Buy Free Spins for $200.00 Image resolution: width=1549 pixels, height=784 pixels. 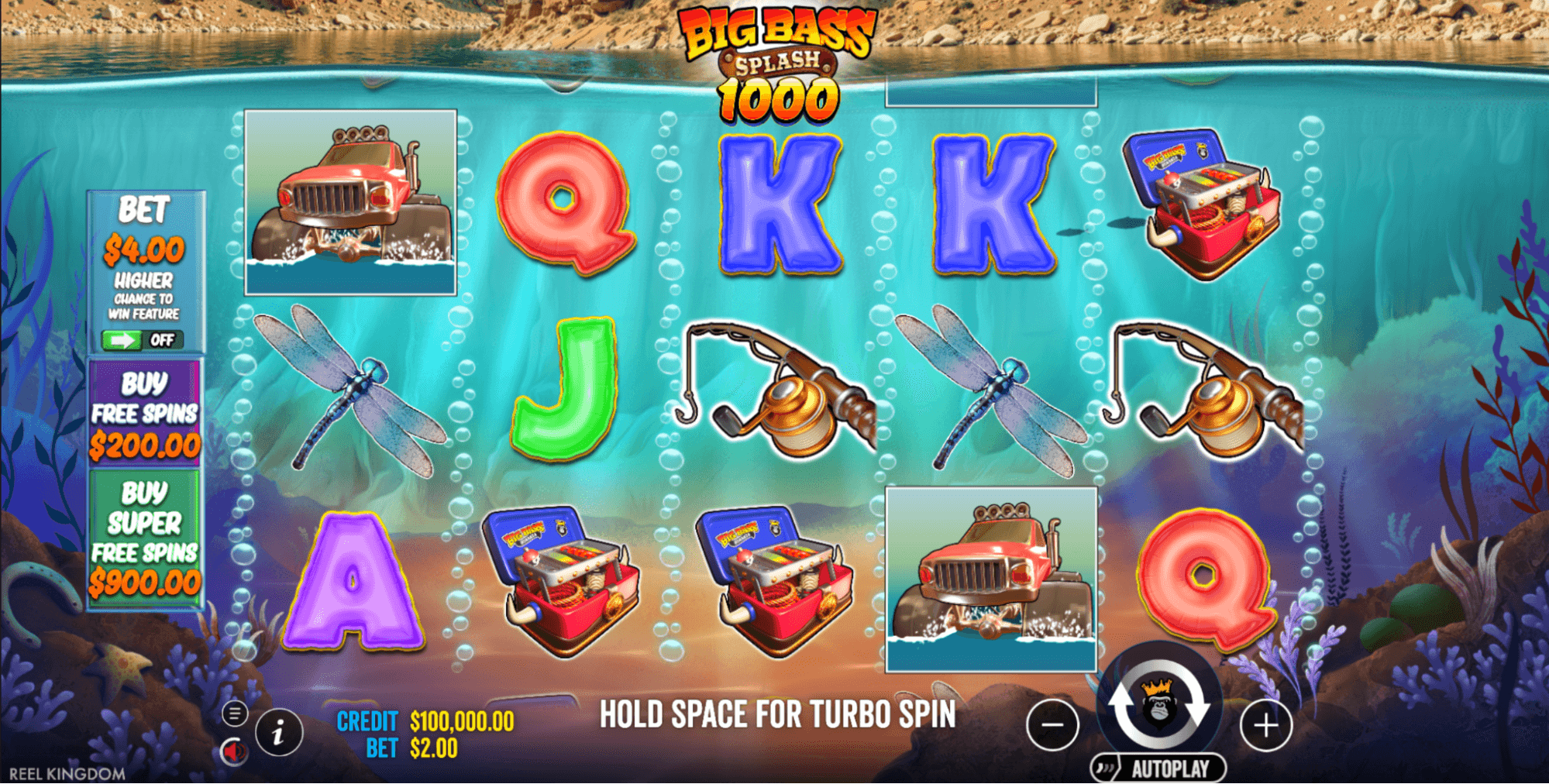[144, 413]
